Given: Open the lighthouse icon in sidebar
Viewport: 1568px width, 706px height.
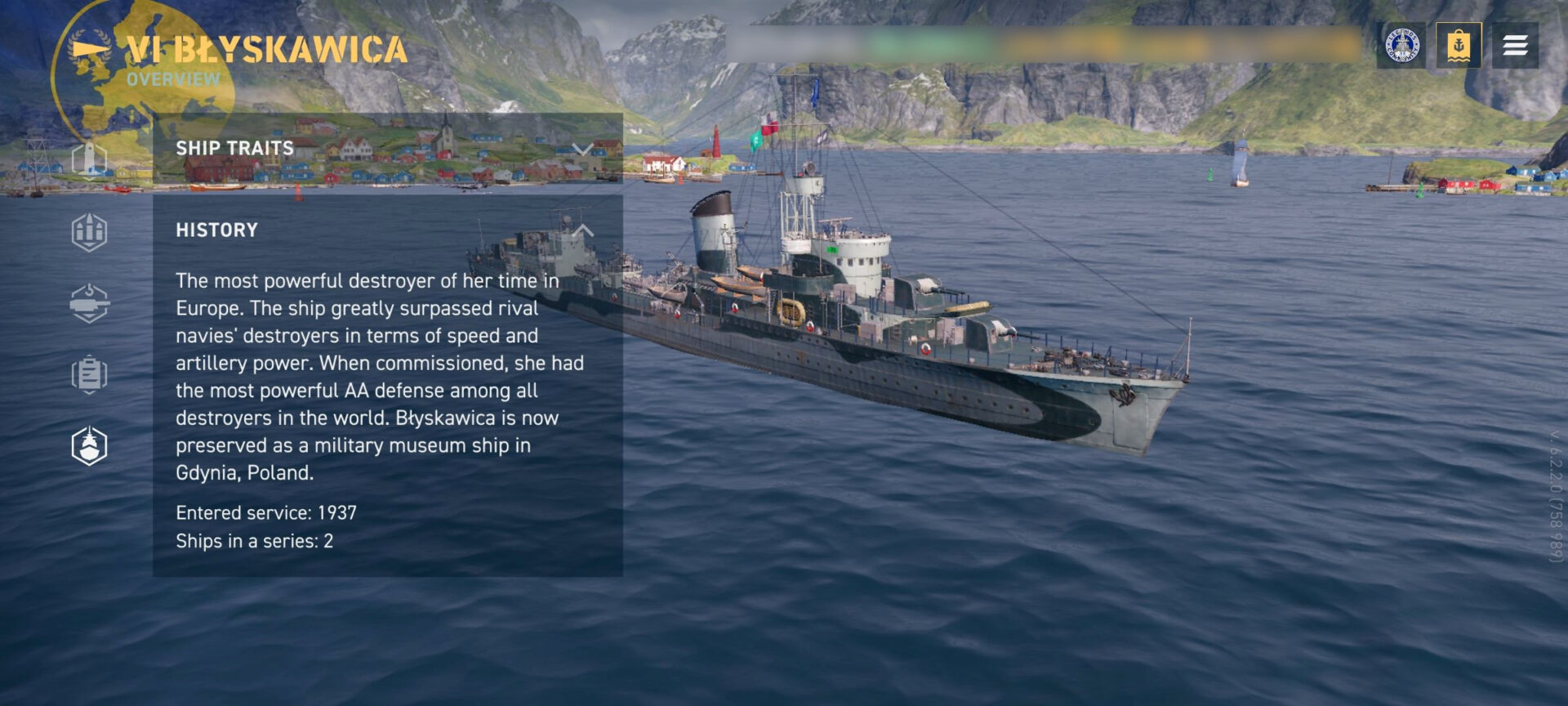Looking at the screenshot, I should (89, 159).
